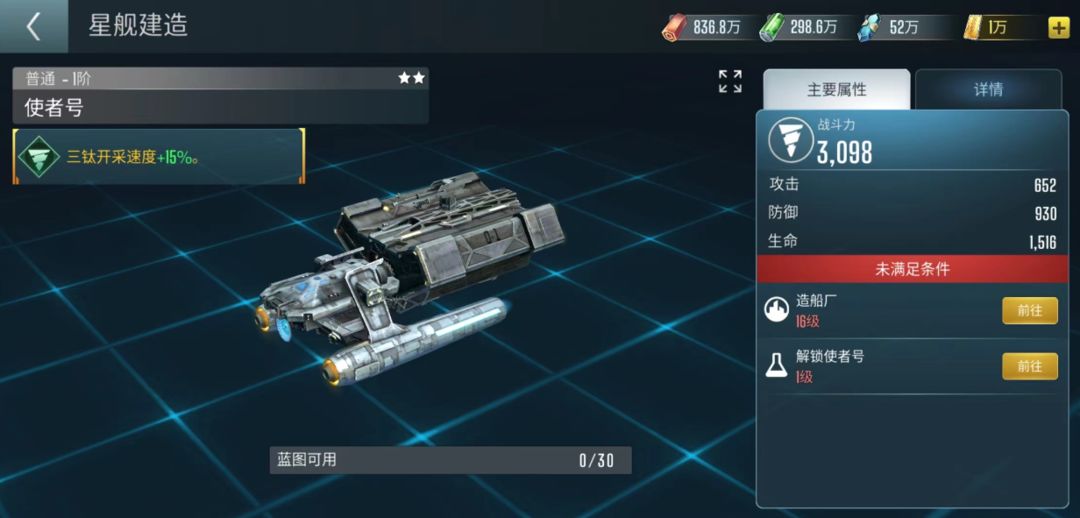
Task: Open the 蓝图可用 blueprint progress bar
Action: 450,460
